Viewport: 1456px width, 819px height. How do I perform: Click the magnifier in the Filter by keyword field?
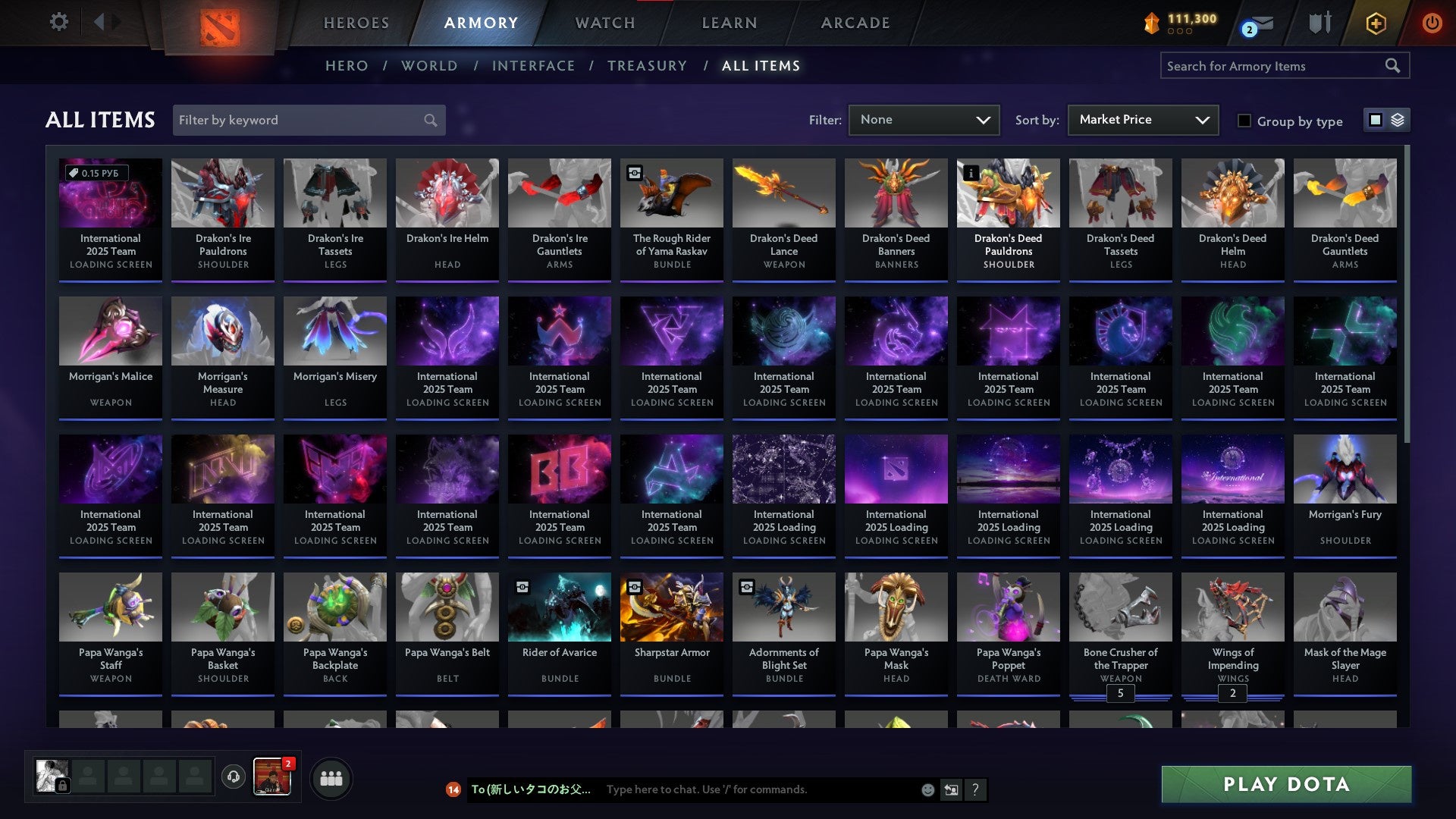tap(429, 120)
